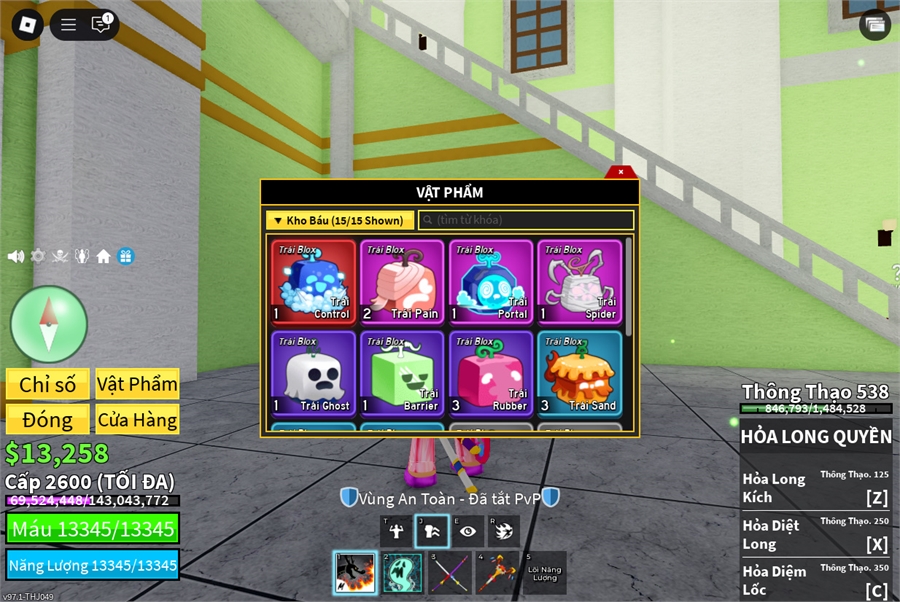Focus the inventory keyword search box
Screen dimensions: 900x602
[x=526, y=220]
